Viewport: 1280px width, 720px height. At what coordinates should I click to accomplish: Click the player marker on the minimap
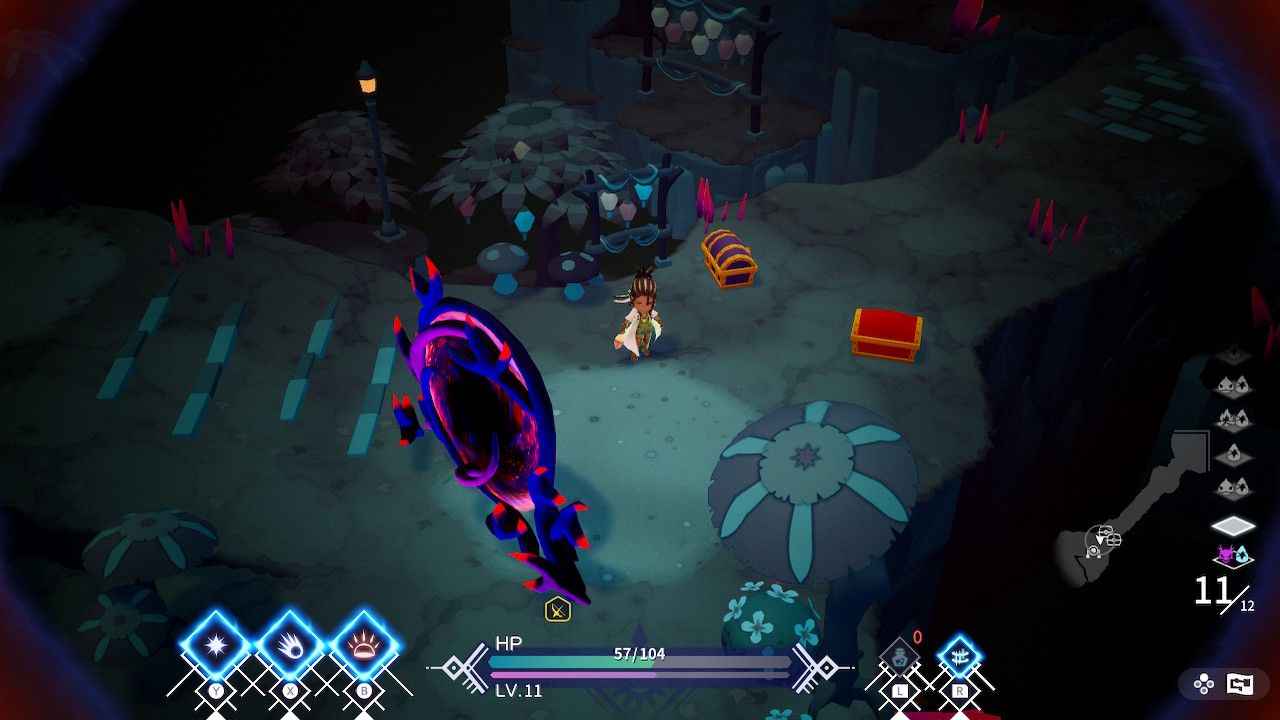(1100, 540)
